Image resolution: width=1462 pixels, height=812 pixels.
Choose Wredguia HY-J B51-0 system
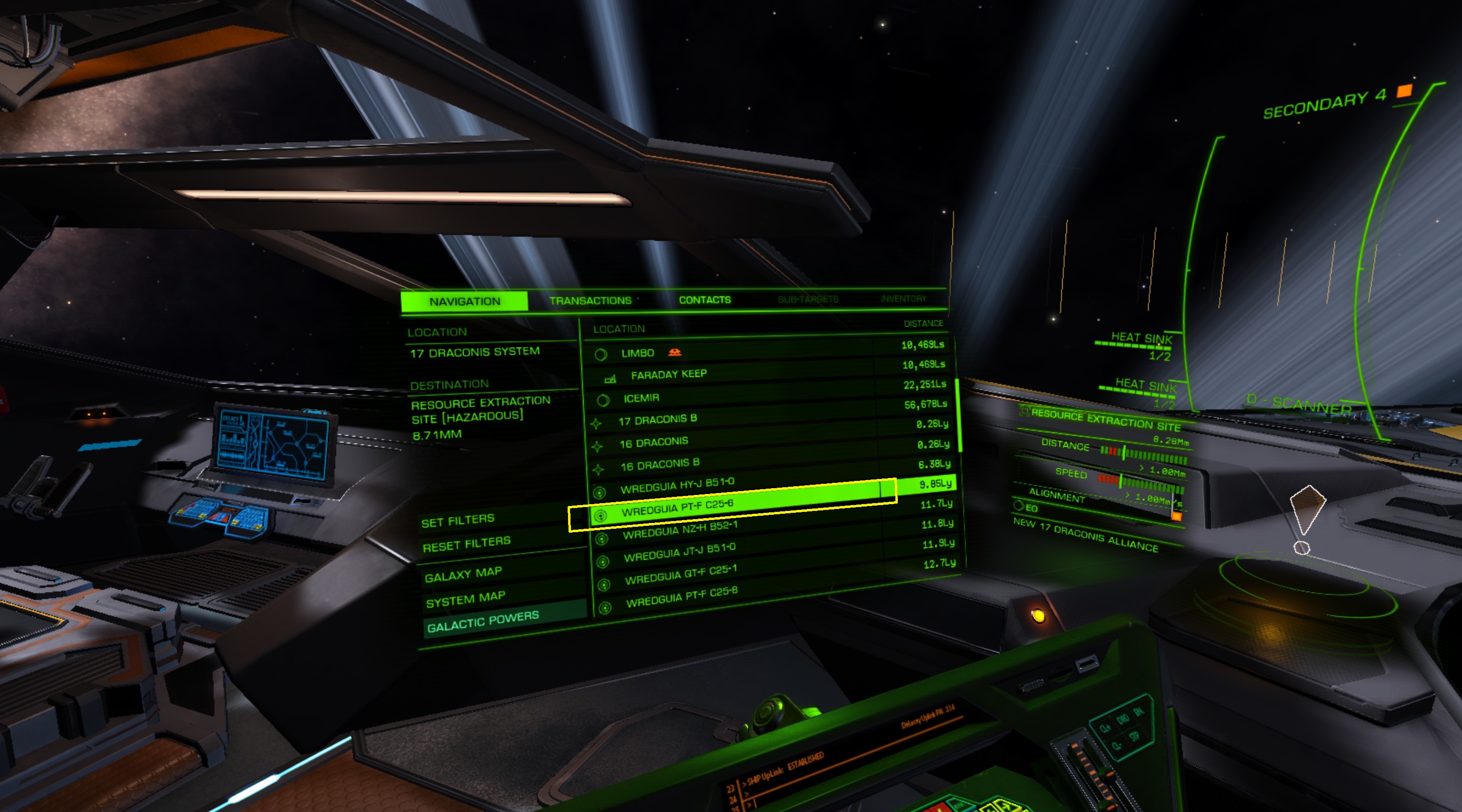point(677,486)
